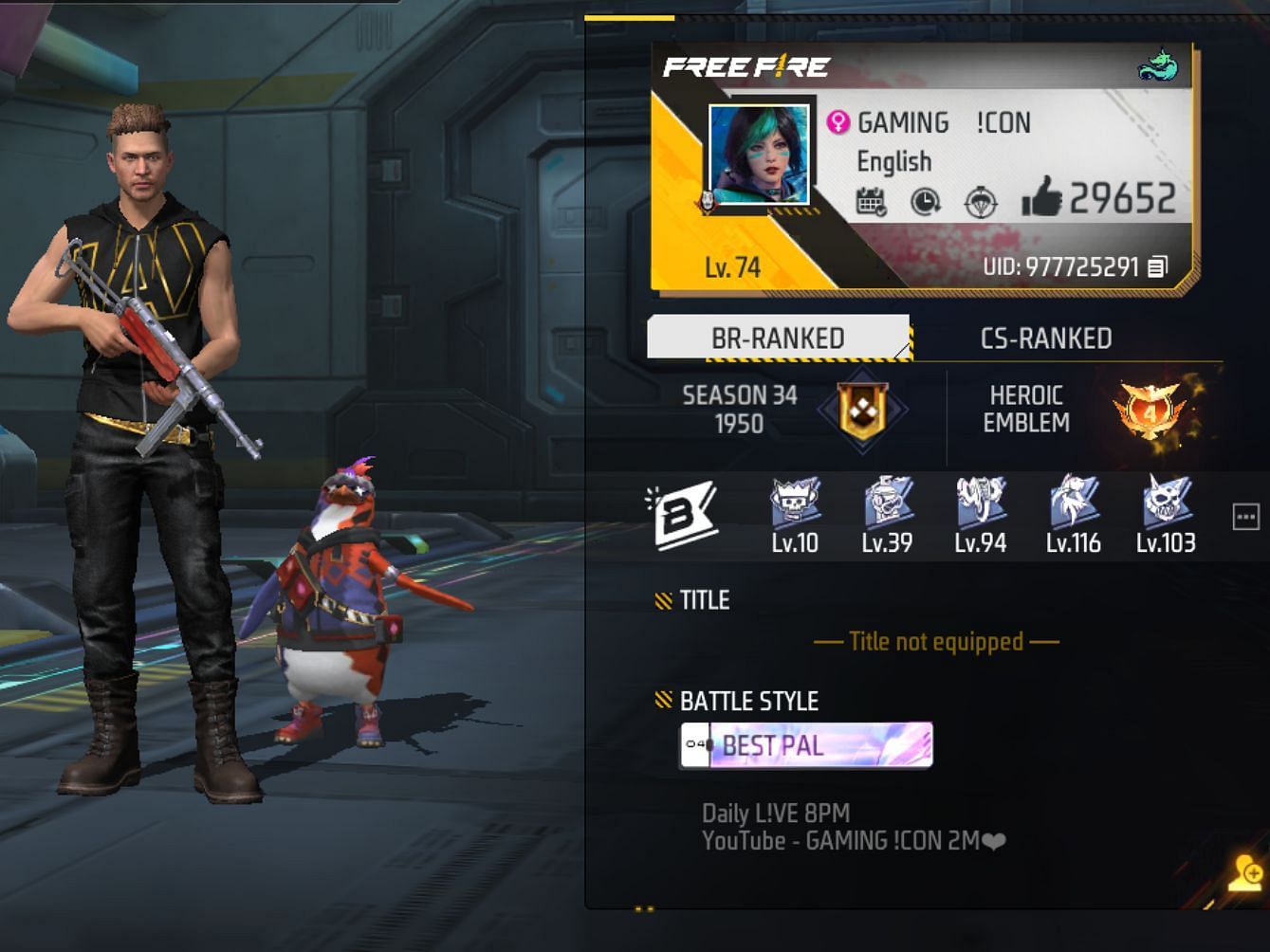Switch to the CS-RANKED tab
Viewport: 1270px width, 952px height.
[x=1046, y=338]
